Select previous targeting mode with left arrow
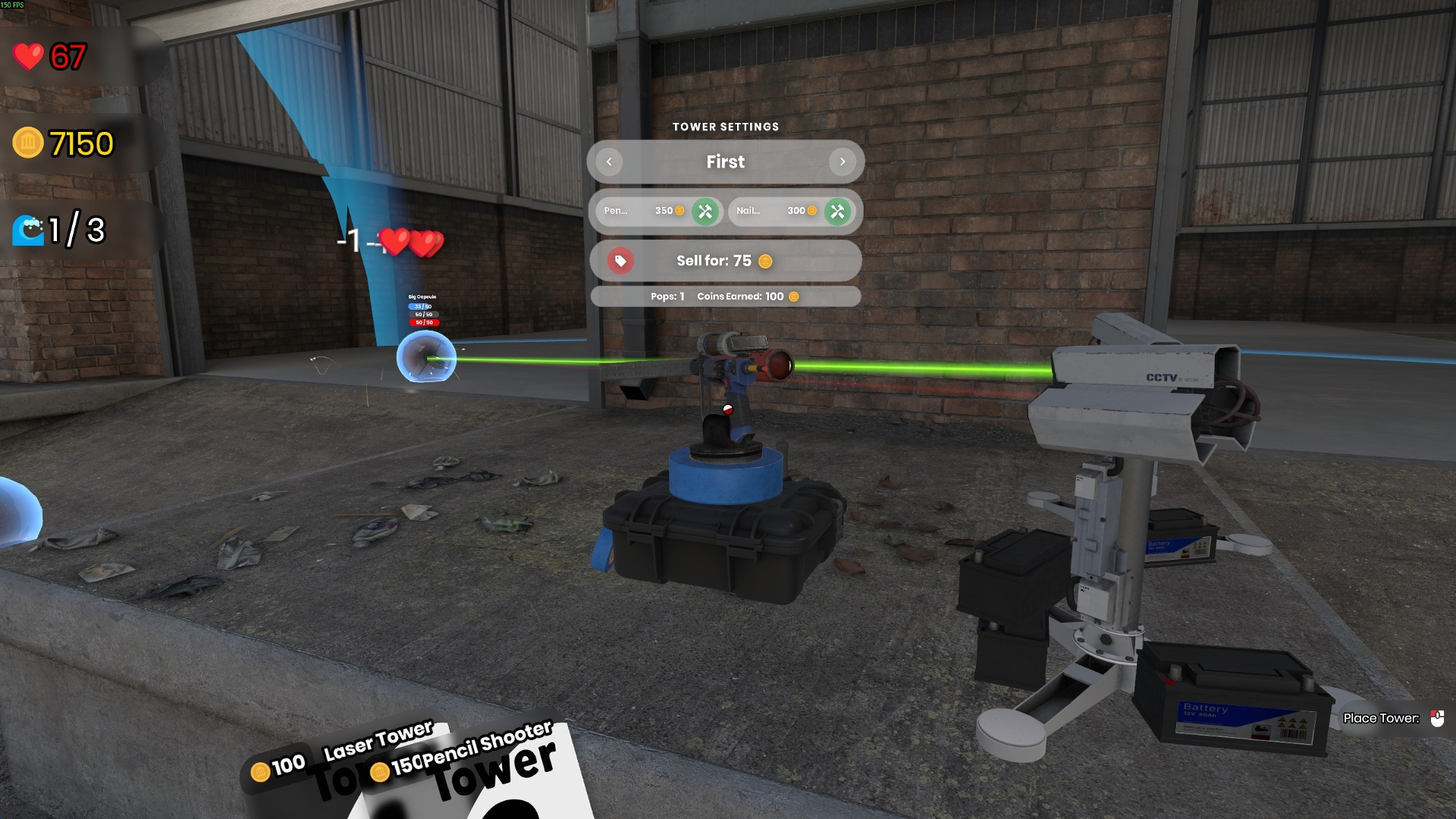 point(609,162)
